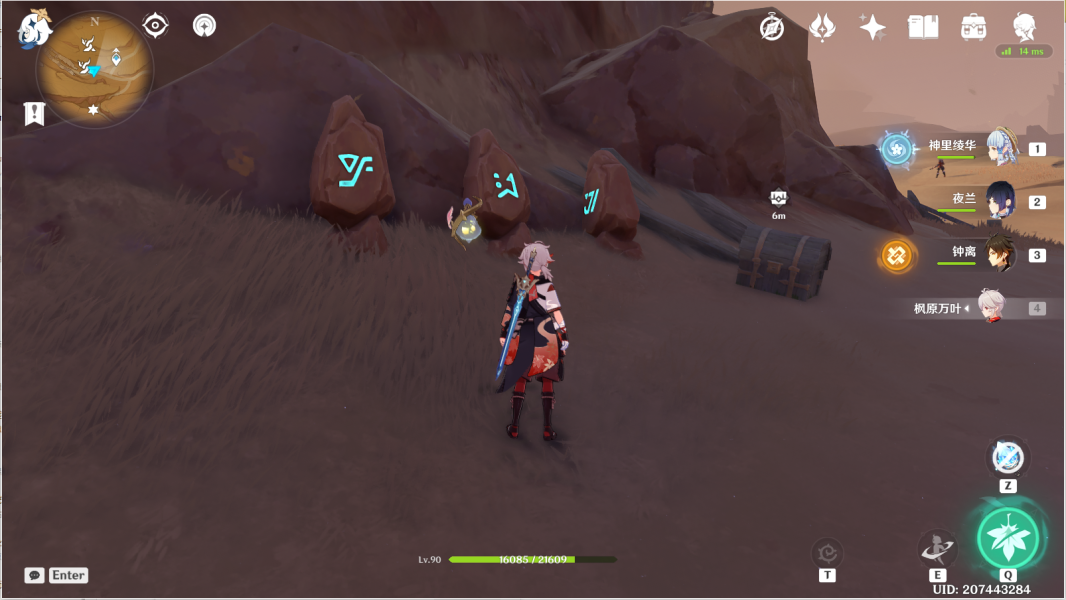
Task: Click the arch-shaped icon right of the eye icon
Action: (x=204, y=25)
